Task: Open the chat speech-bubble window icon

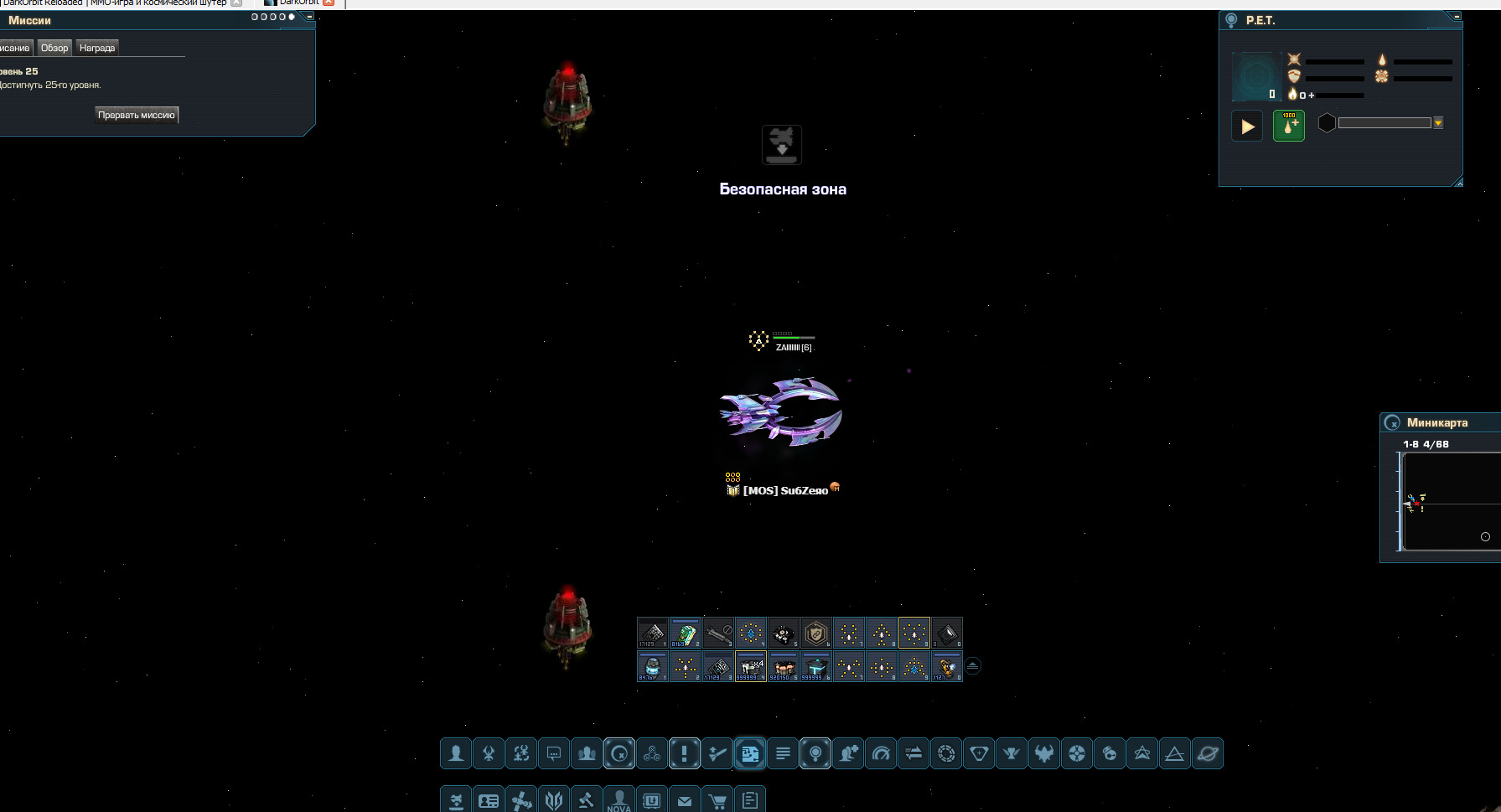Action: pyautogui.click(x=554, y=753)
